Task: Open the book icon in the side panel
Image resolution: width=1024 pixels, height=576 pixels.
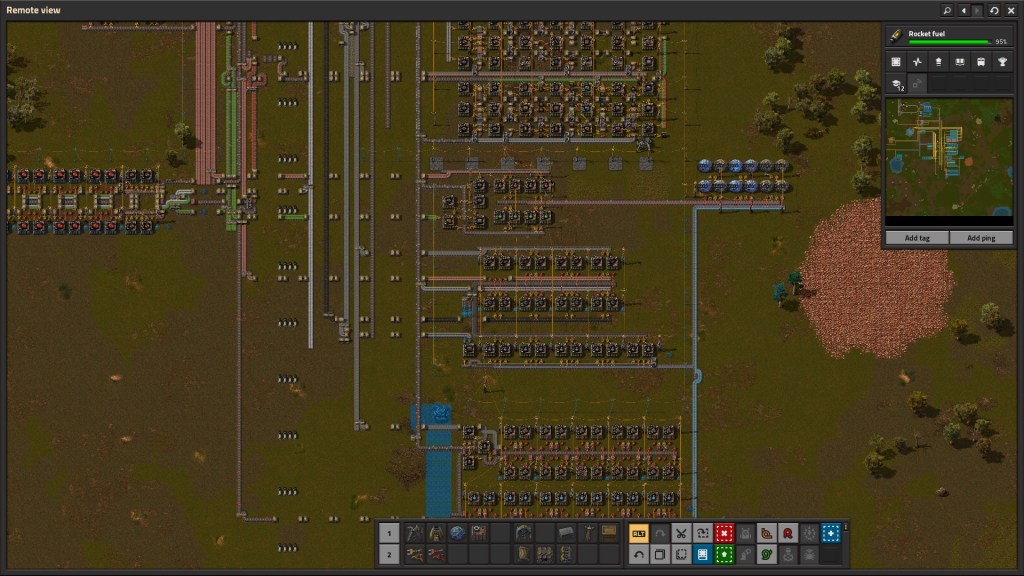Action: click(960, 62)
